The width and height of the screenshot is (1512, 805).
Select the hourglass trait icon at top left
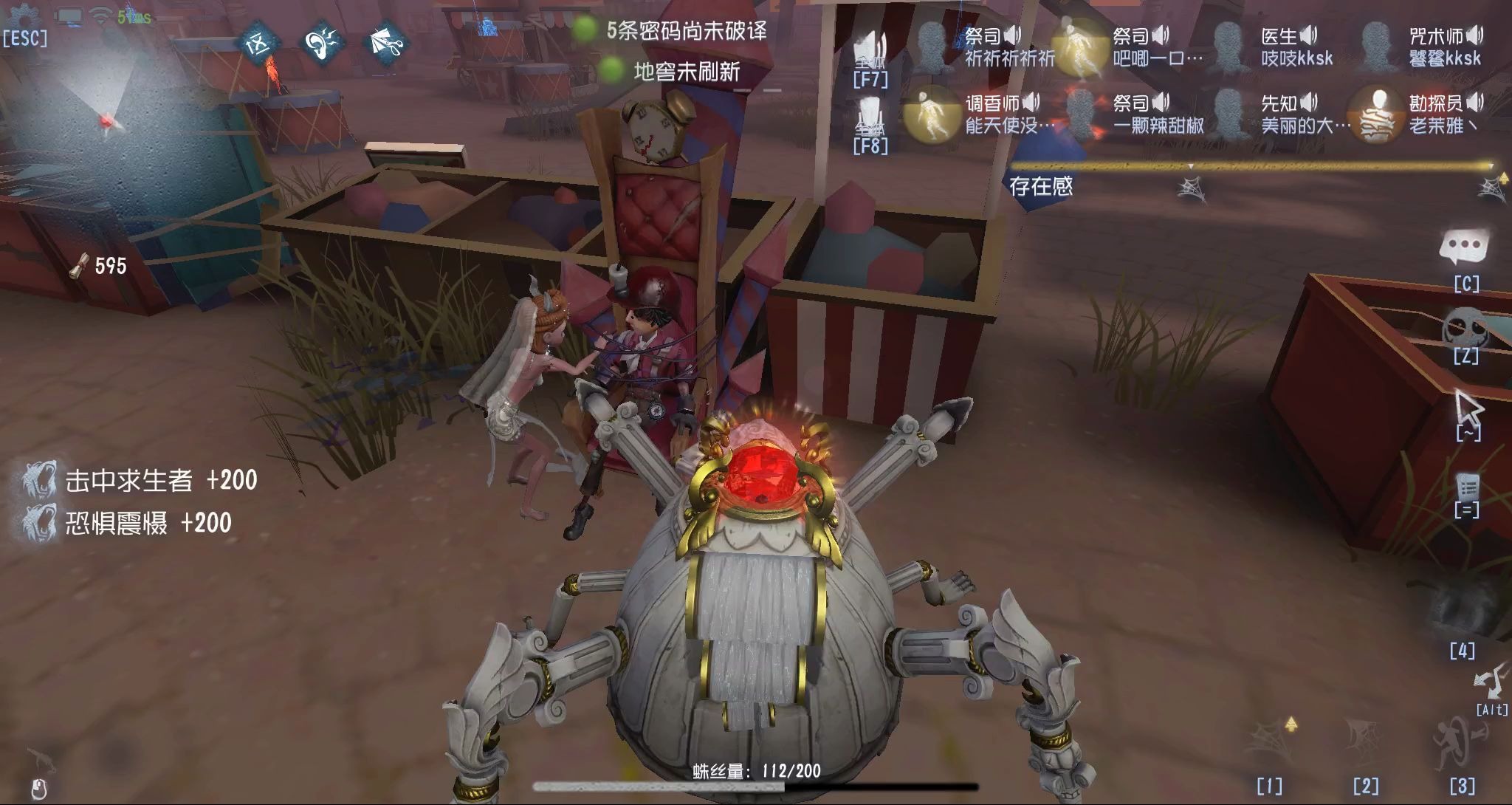click(260, 43)
